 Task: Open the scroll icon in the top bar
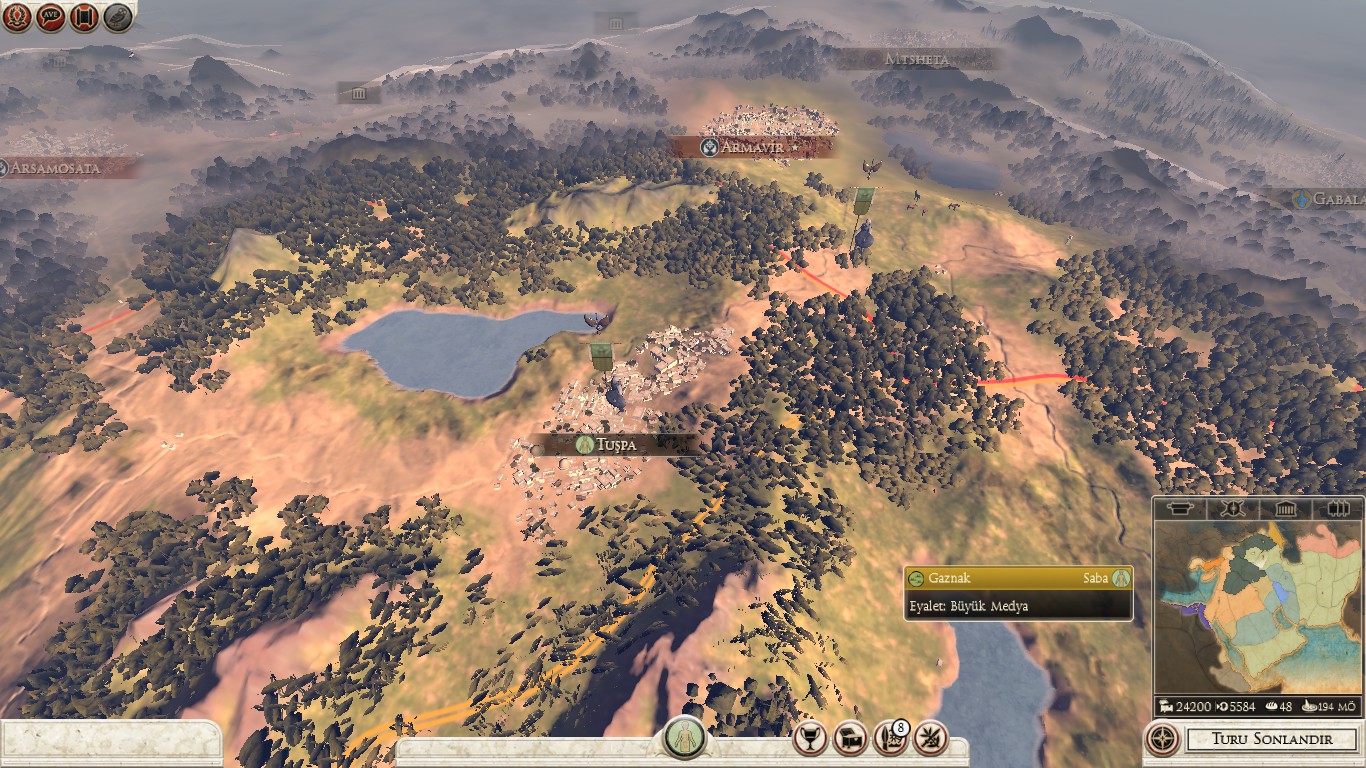coord(84,17)
